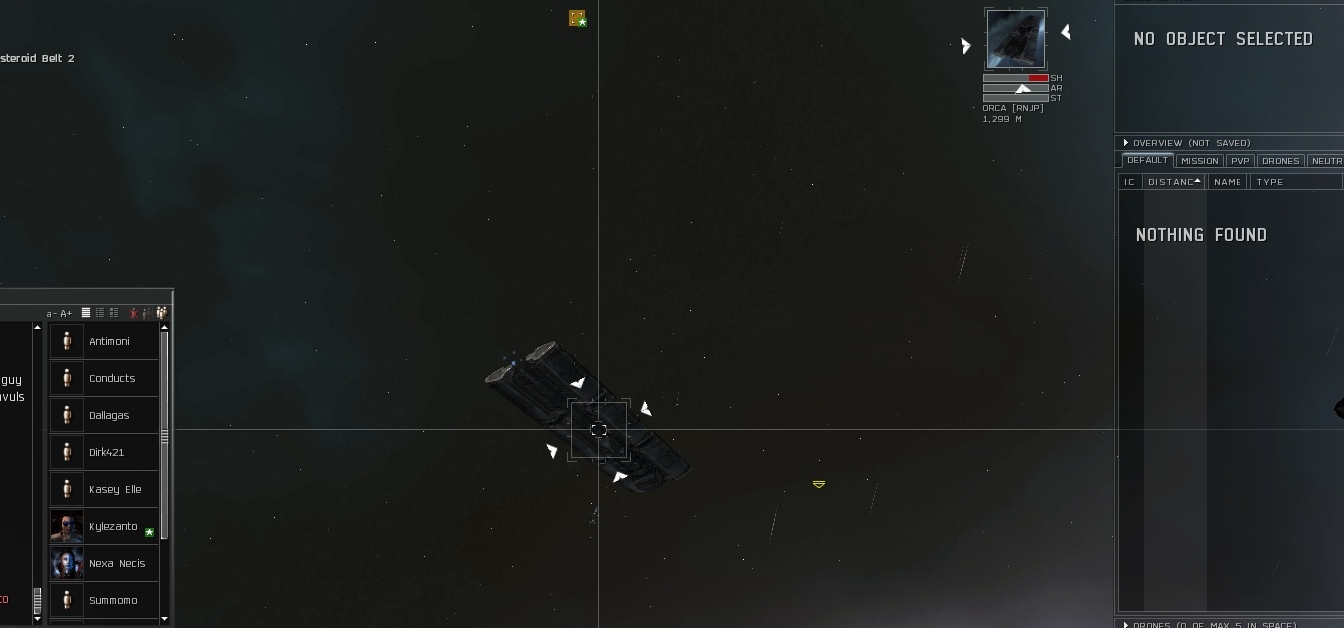Image resolution: width=1344 pixels, height=628 pixels.
Task: Select Conducts in the member list
Action: pyautogui.click(x=111, y=379)
